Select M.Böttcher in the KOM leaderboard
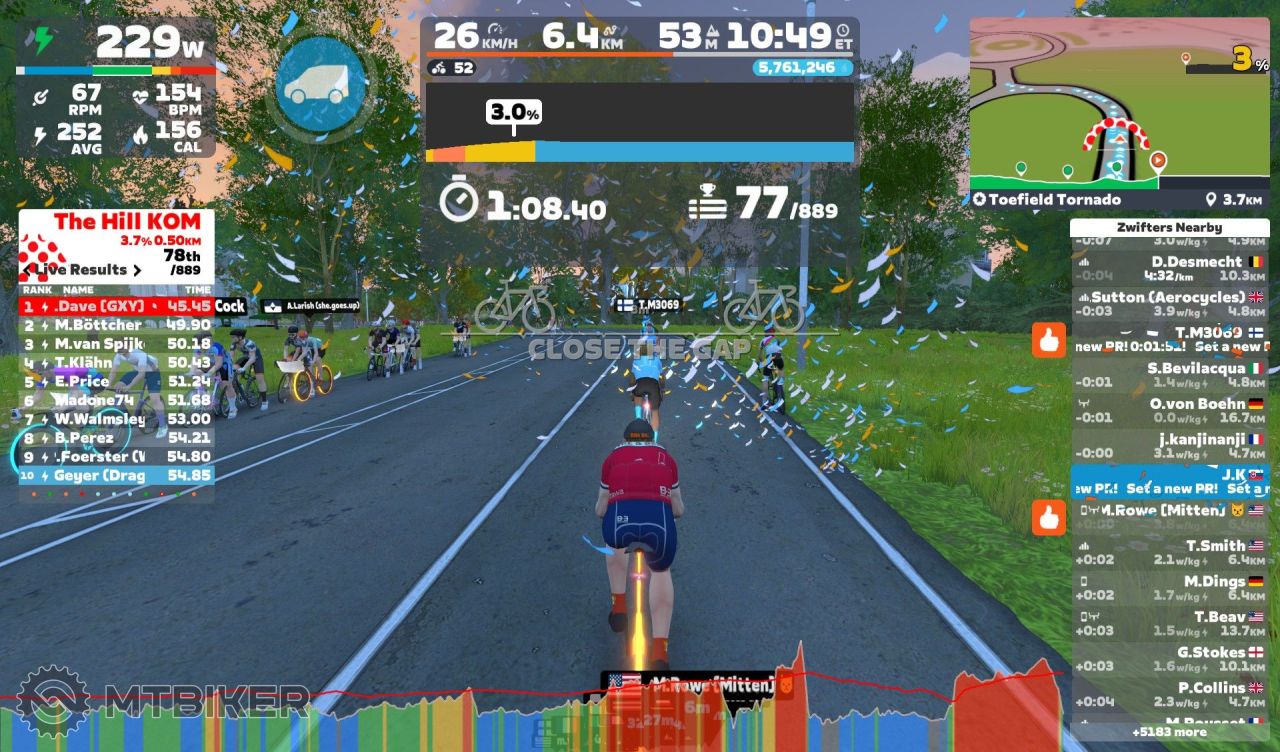Viewport: 1280px width, 752px height. [x=116, y=325]
